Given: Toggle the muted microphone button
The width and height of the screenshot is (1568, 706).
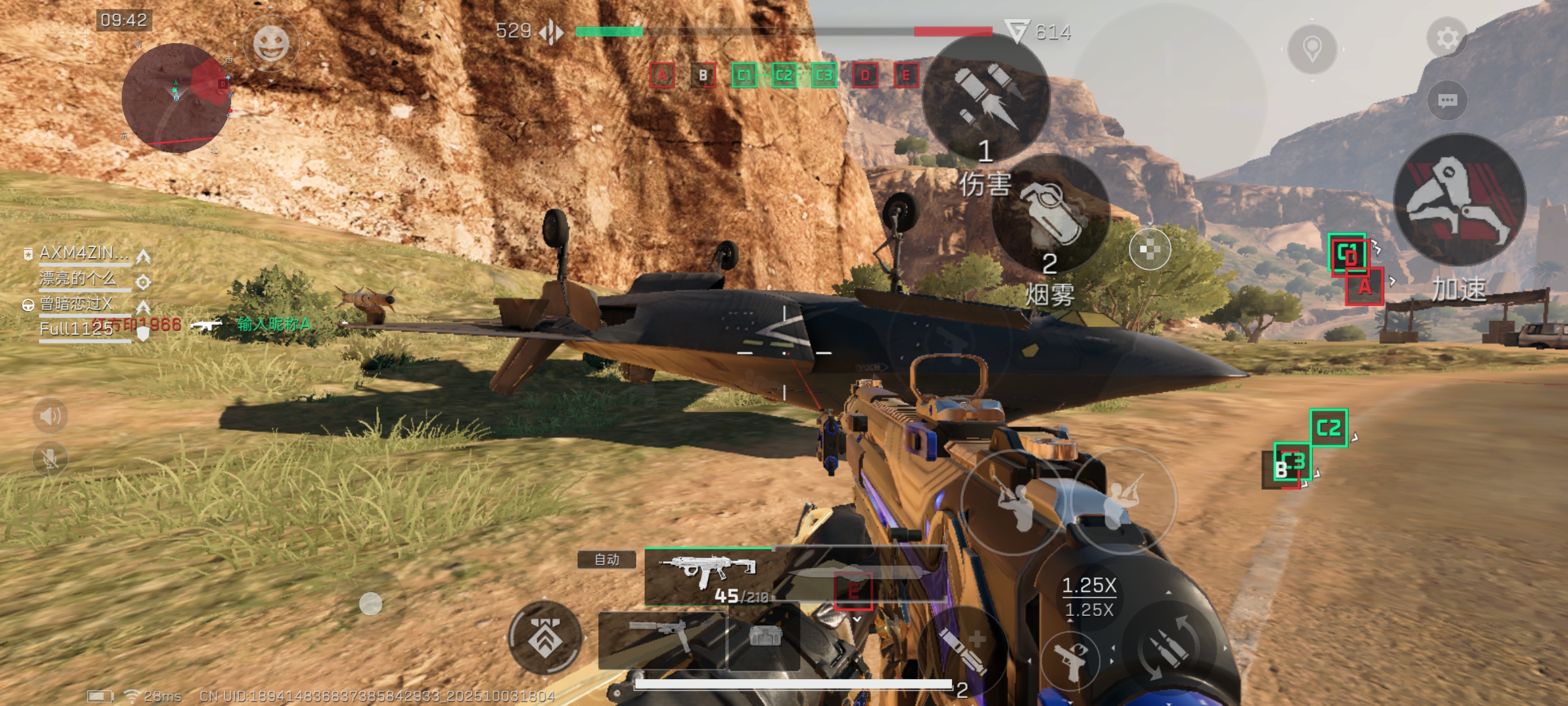Looking at the screenshot, I should (50, 458).
